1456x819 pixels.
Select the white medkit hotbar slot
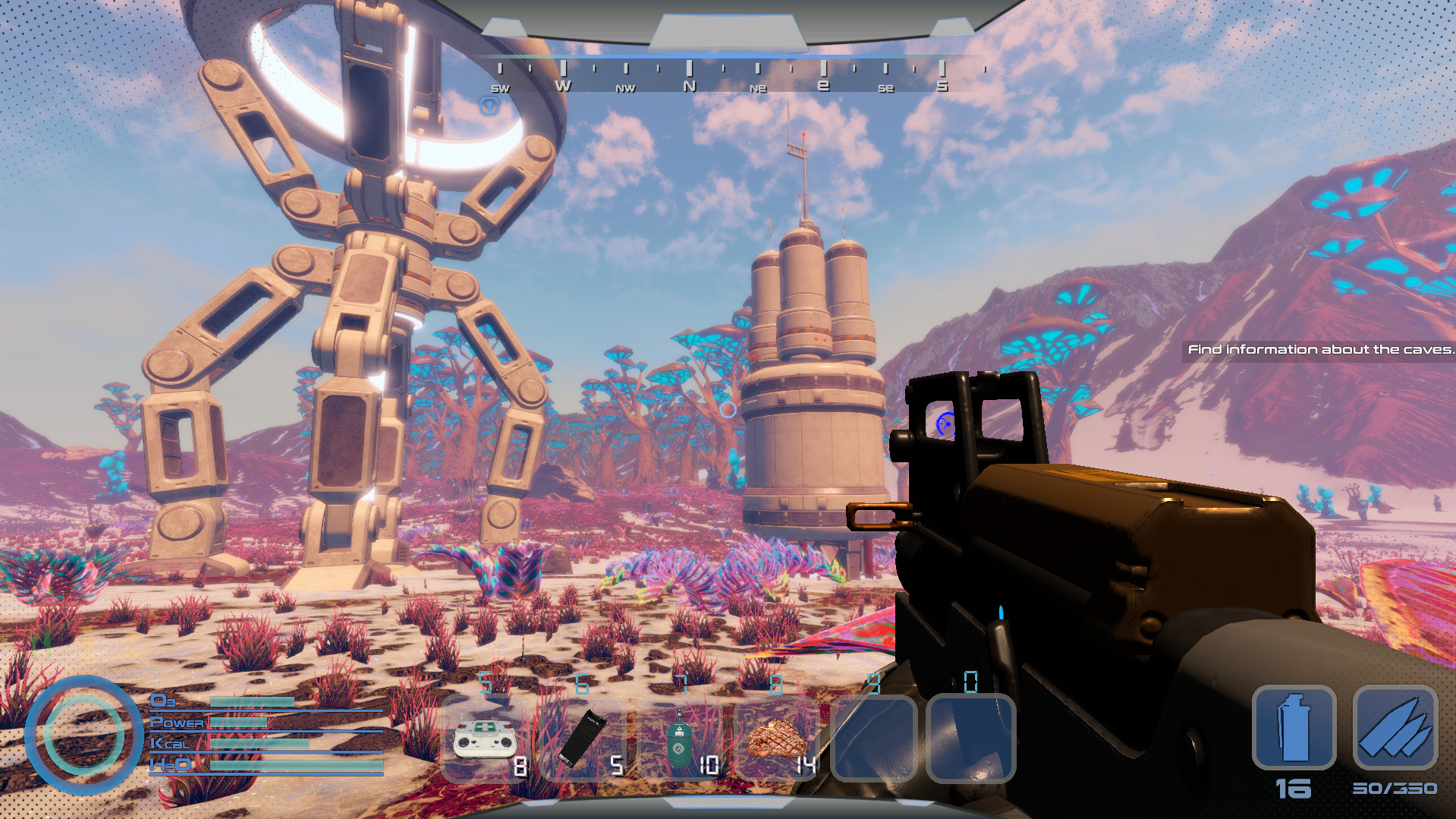click(486, 739)
